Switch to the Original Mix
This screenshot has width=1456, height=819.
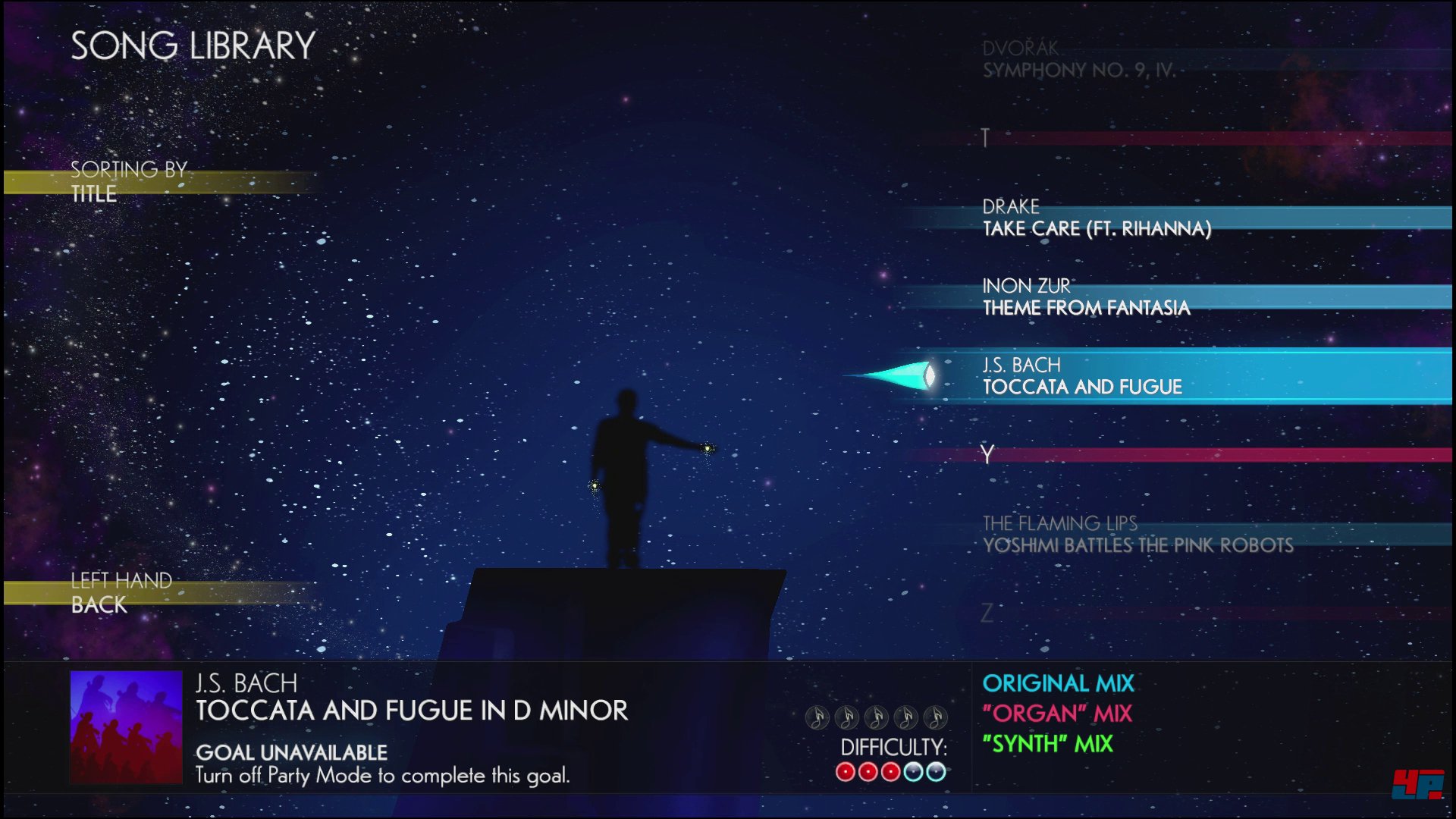1057,683
